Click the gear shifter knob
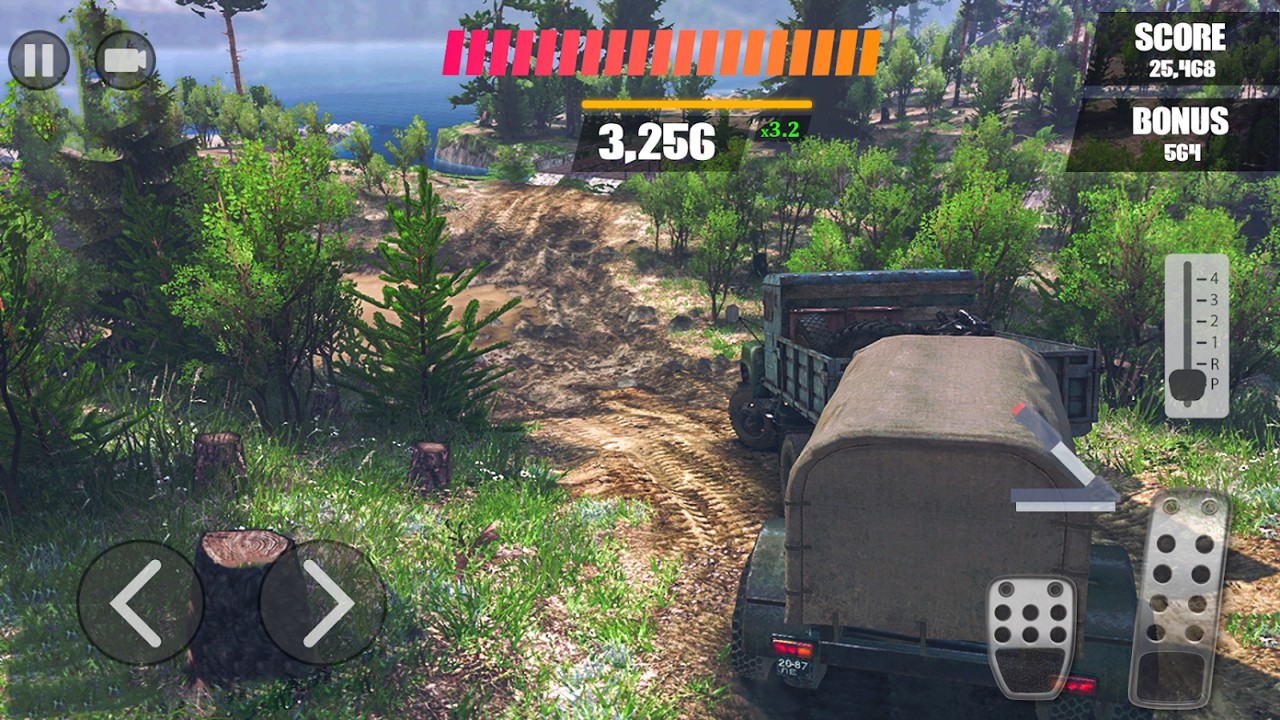 click(x=1188, y=384)
